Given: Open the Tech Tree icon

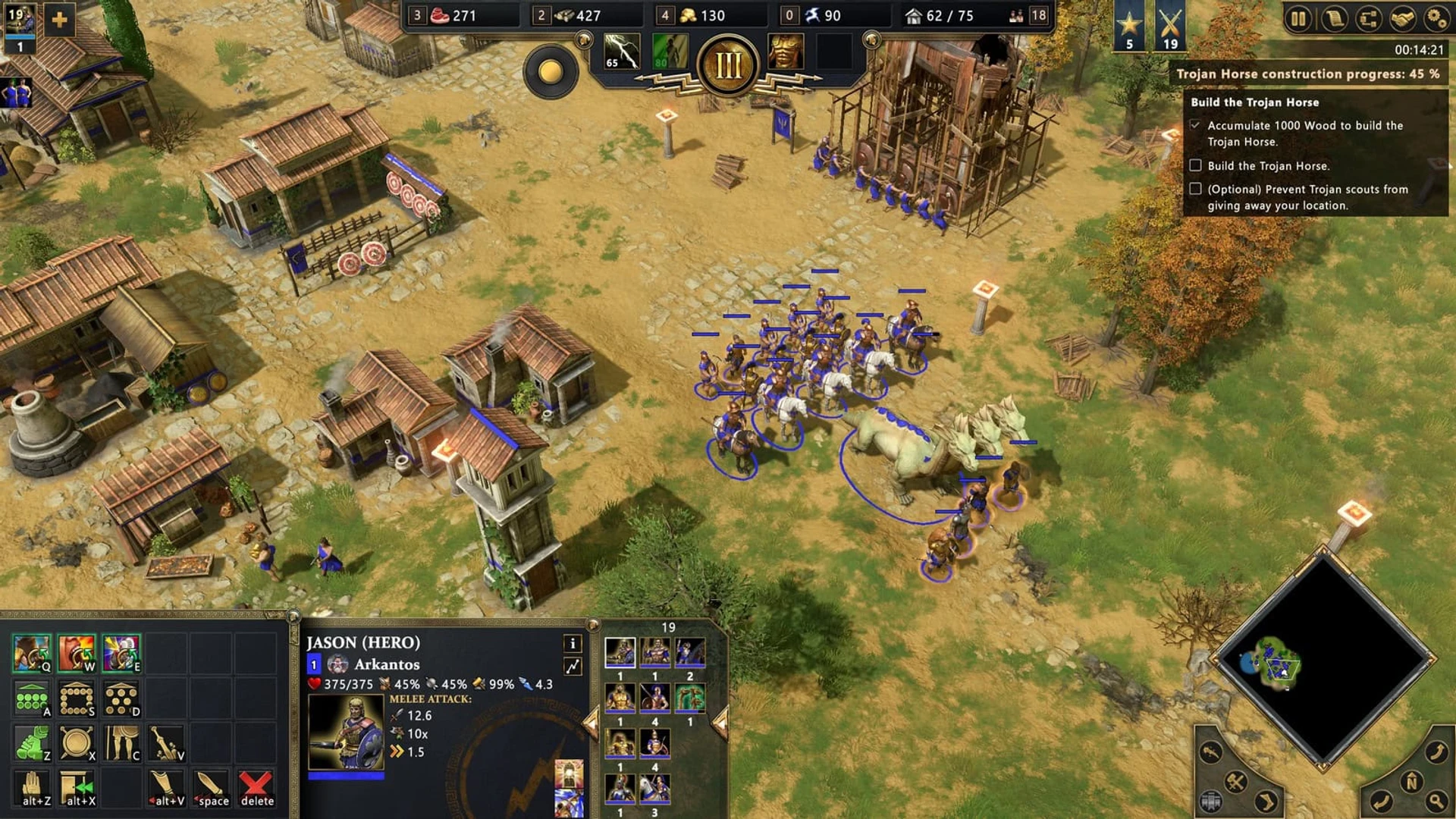Looking at the screenshot, I should tap(1367, 17).
